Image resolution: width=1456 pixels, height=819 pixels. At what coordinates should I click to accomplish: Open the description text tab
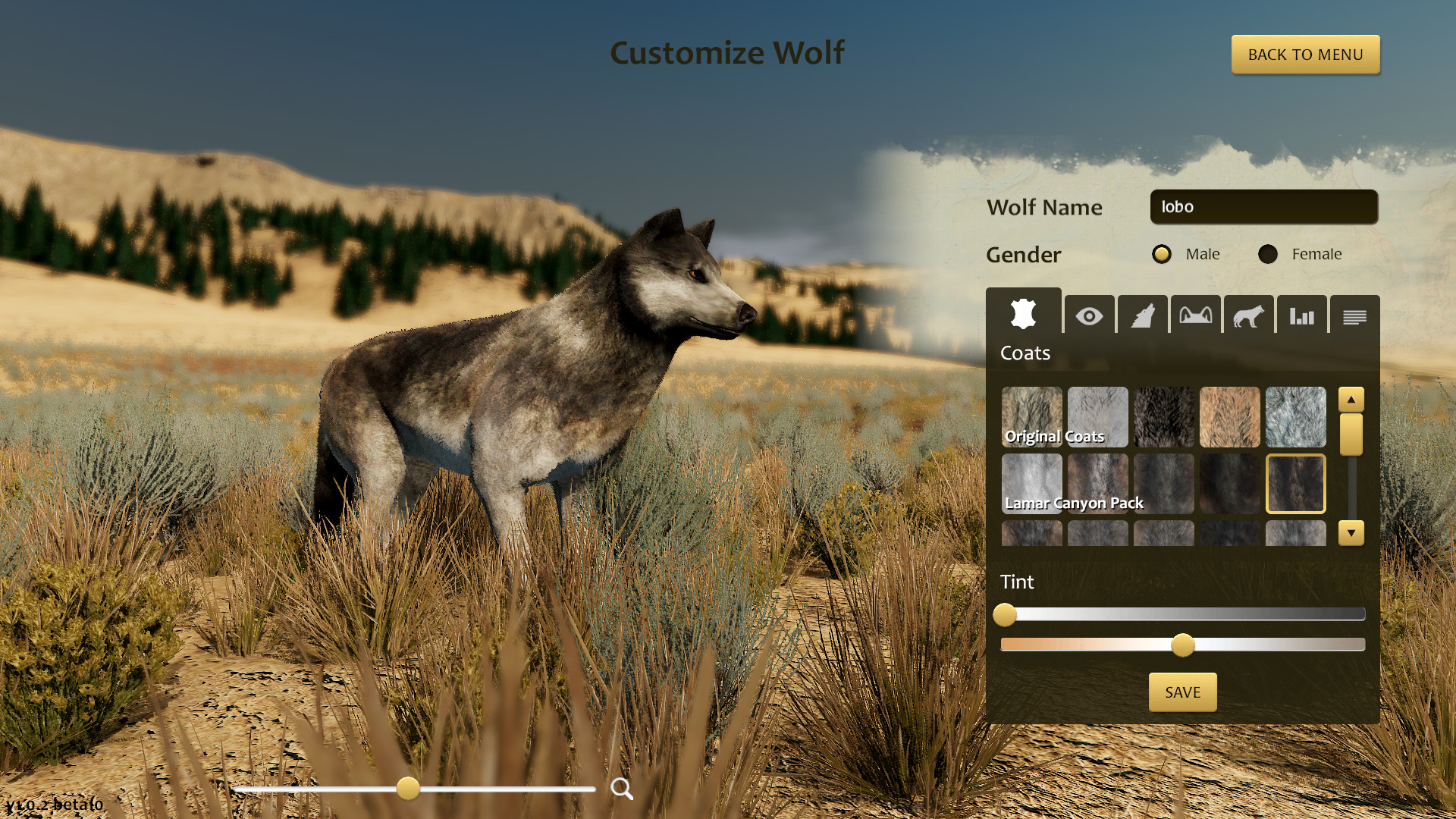(x=1355, y=316)
